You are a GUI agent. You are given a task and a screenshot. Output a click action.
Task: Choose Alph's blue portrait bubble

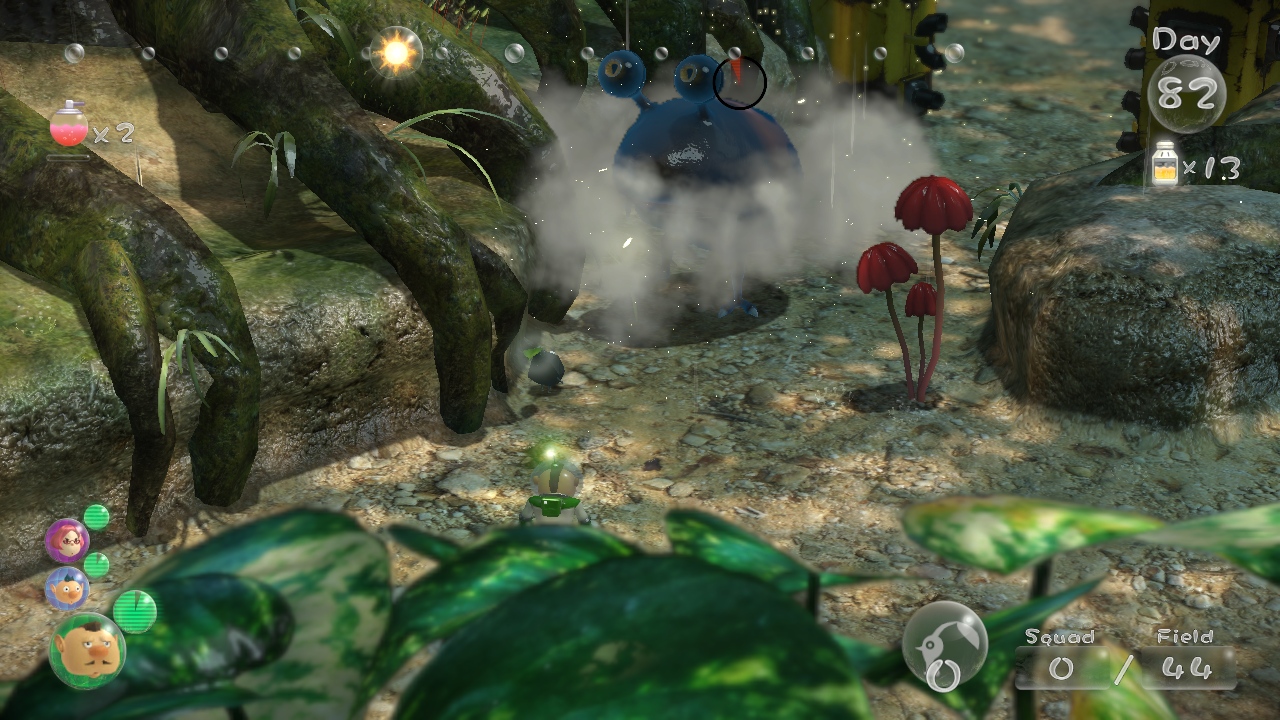pyautogui.click(x=67, y=588)
